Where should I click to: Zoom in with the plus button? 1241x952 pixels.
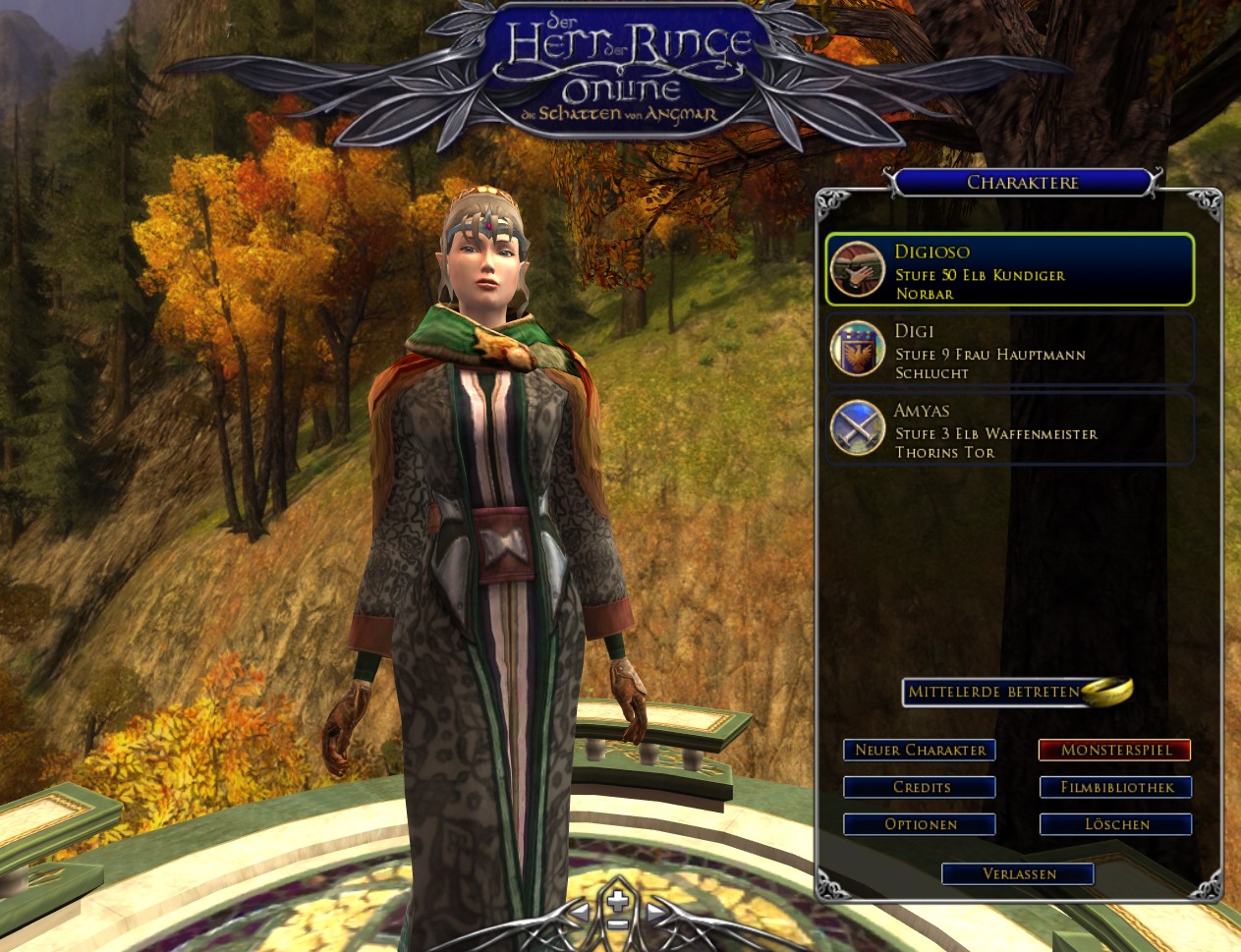tap(617, 901)
